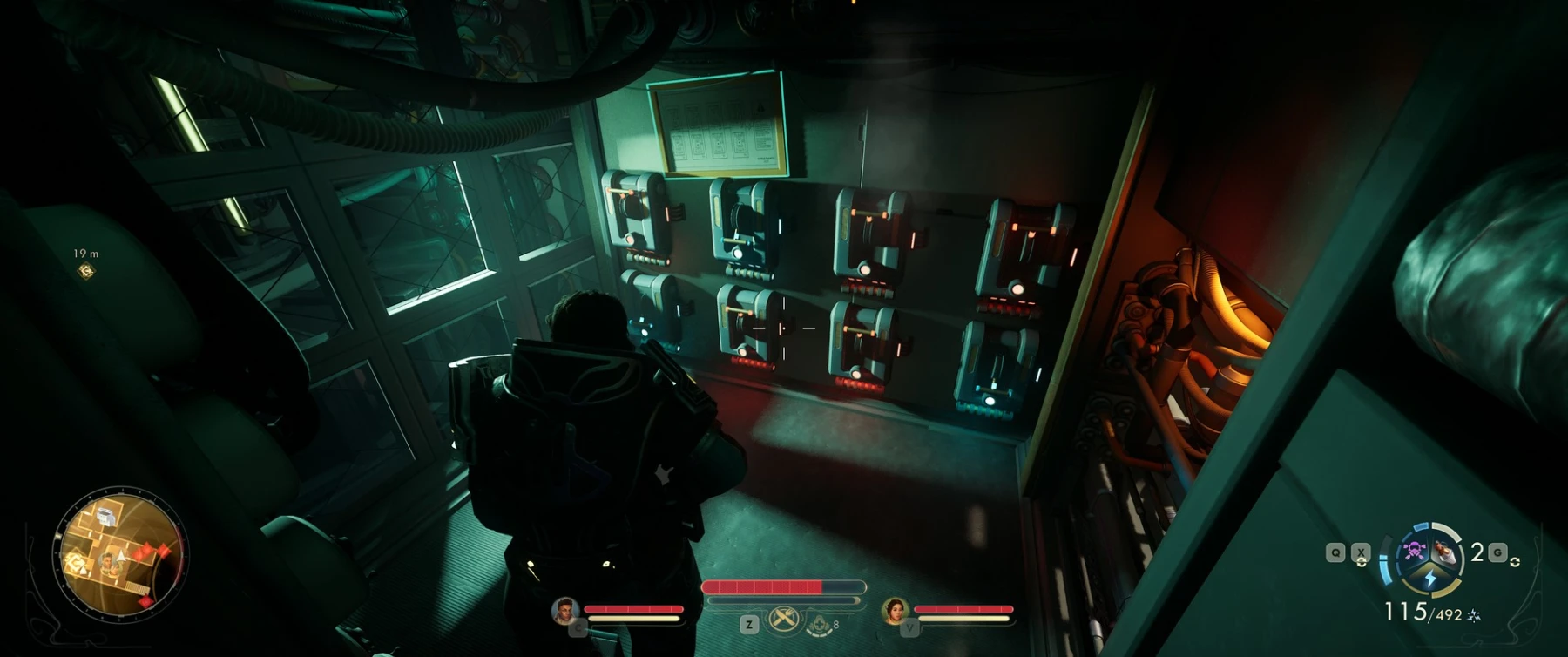Click the female companion portrait

(x=895, y=611)
